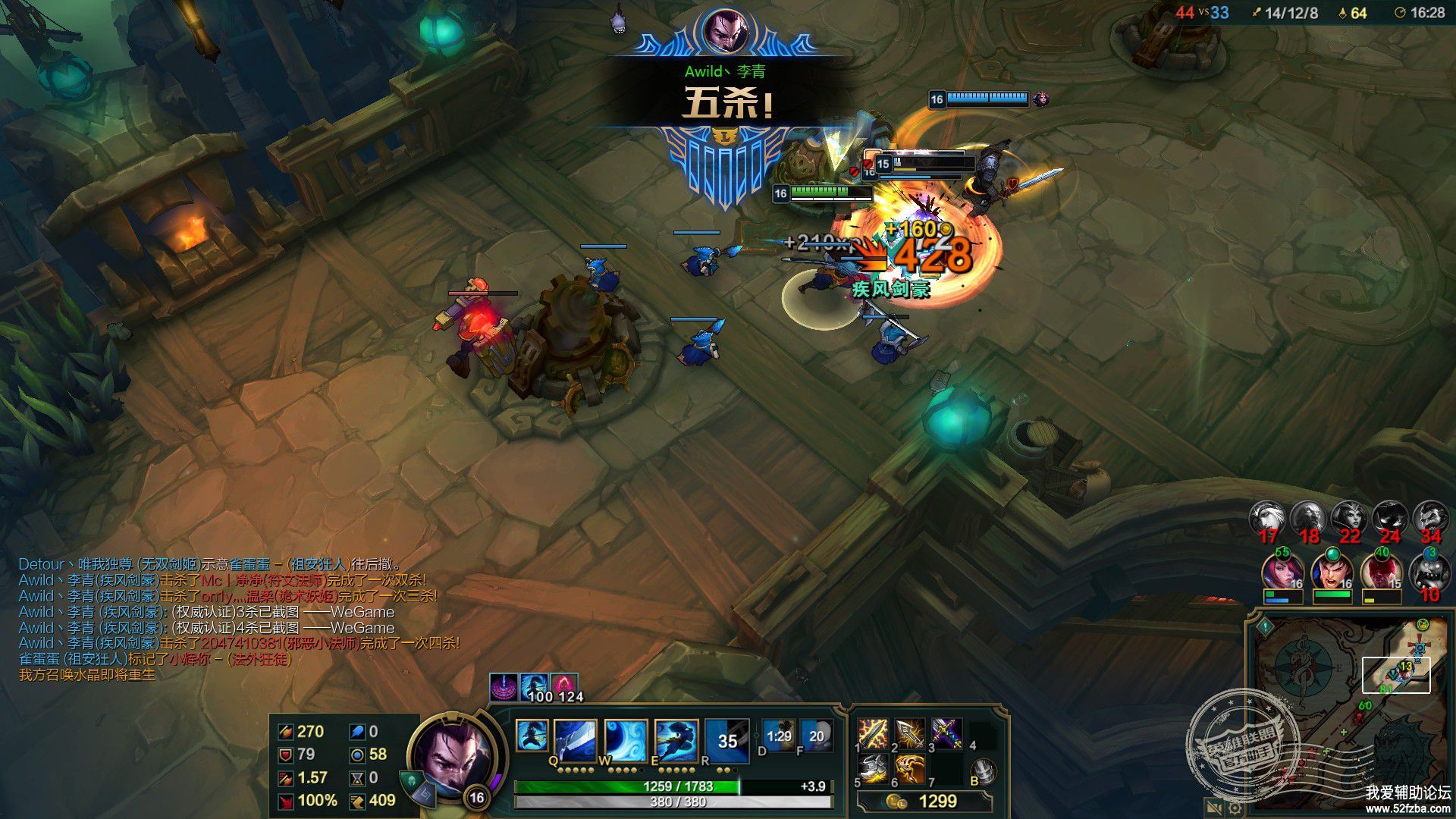The width and height of the screenshot is (1456, 819).
Task: Activate the trinket in slot B
Action: pos(984,771)
